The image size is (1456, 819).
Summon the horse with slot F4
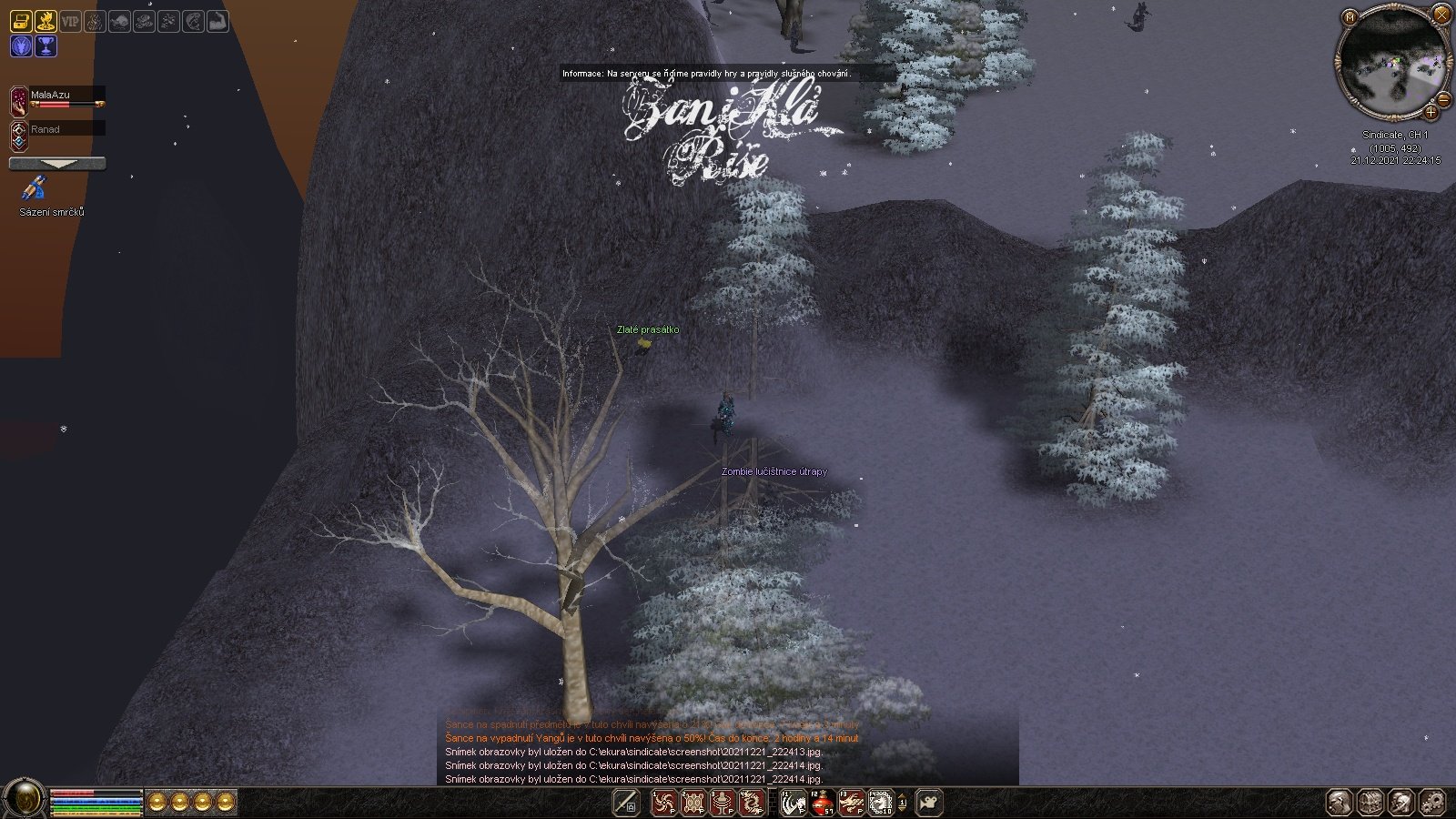click(x=880, y=803)
